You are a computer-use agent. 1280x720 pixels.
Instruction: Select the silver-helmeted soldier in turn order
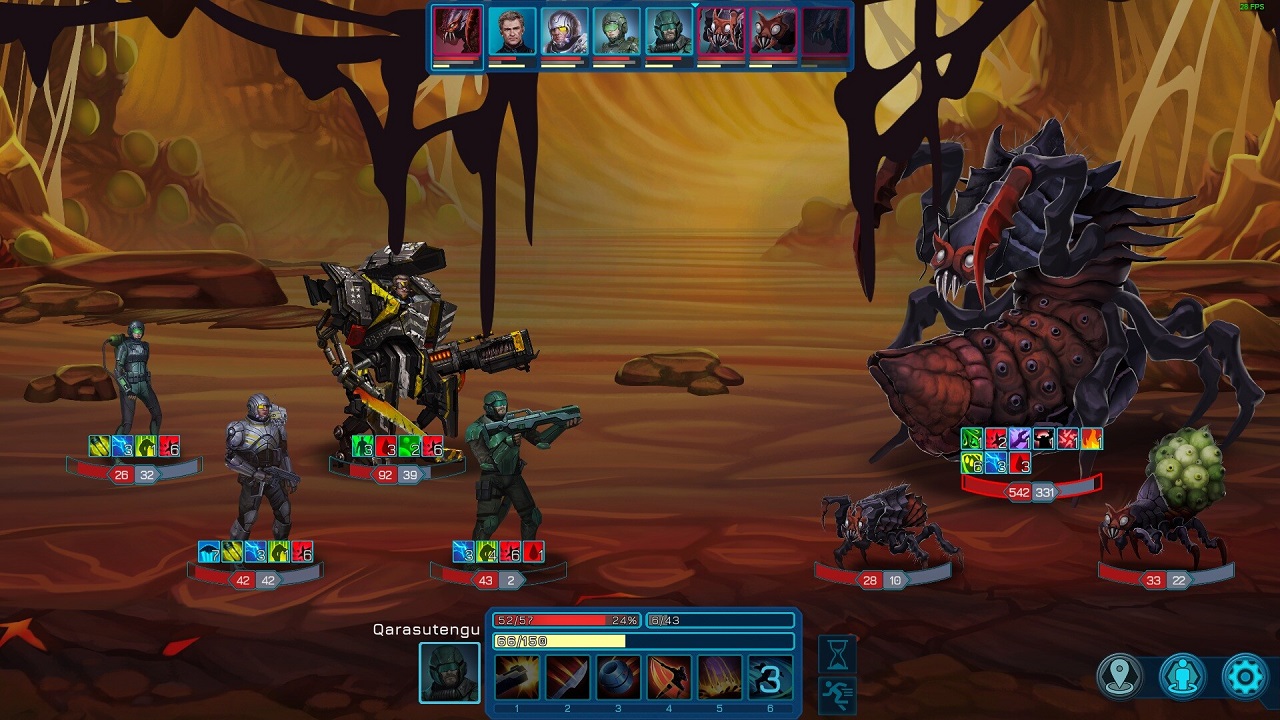pyautogui.click(x=564, y=32)
